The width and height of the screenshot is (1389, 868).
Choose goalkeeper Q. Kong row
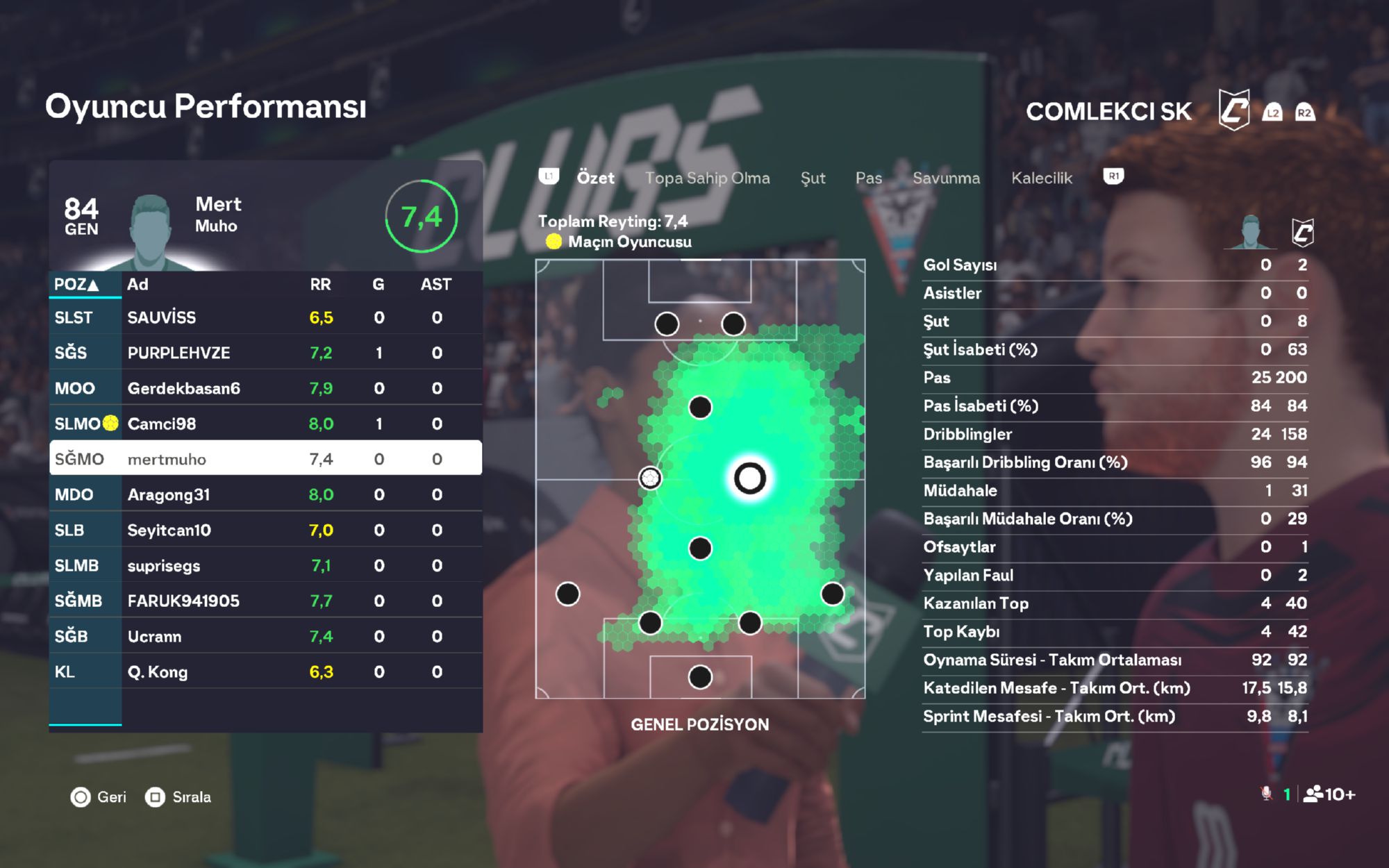(265, 671)
